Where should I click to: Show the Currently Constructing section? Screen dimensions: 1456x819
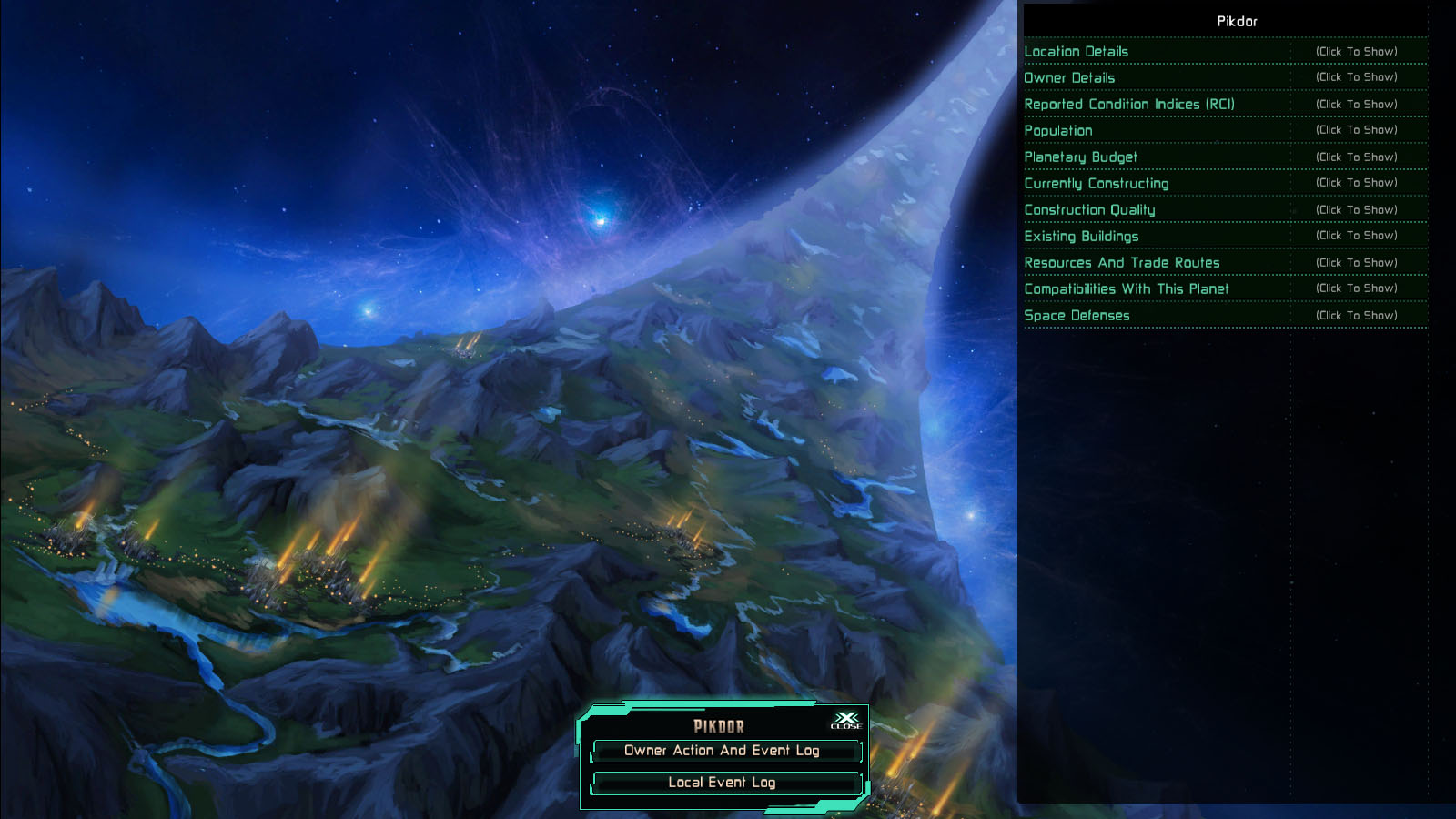pos(1097,183)
